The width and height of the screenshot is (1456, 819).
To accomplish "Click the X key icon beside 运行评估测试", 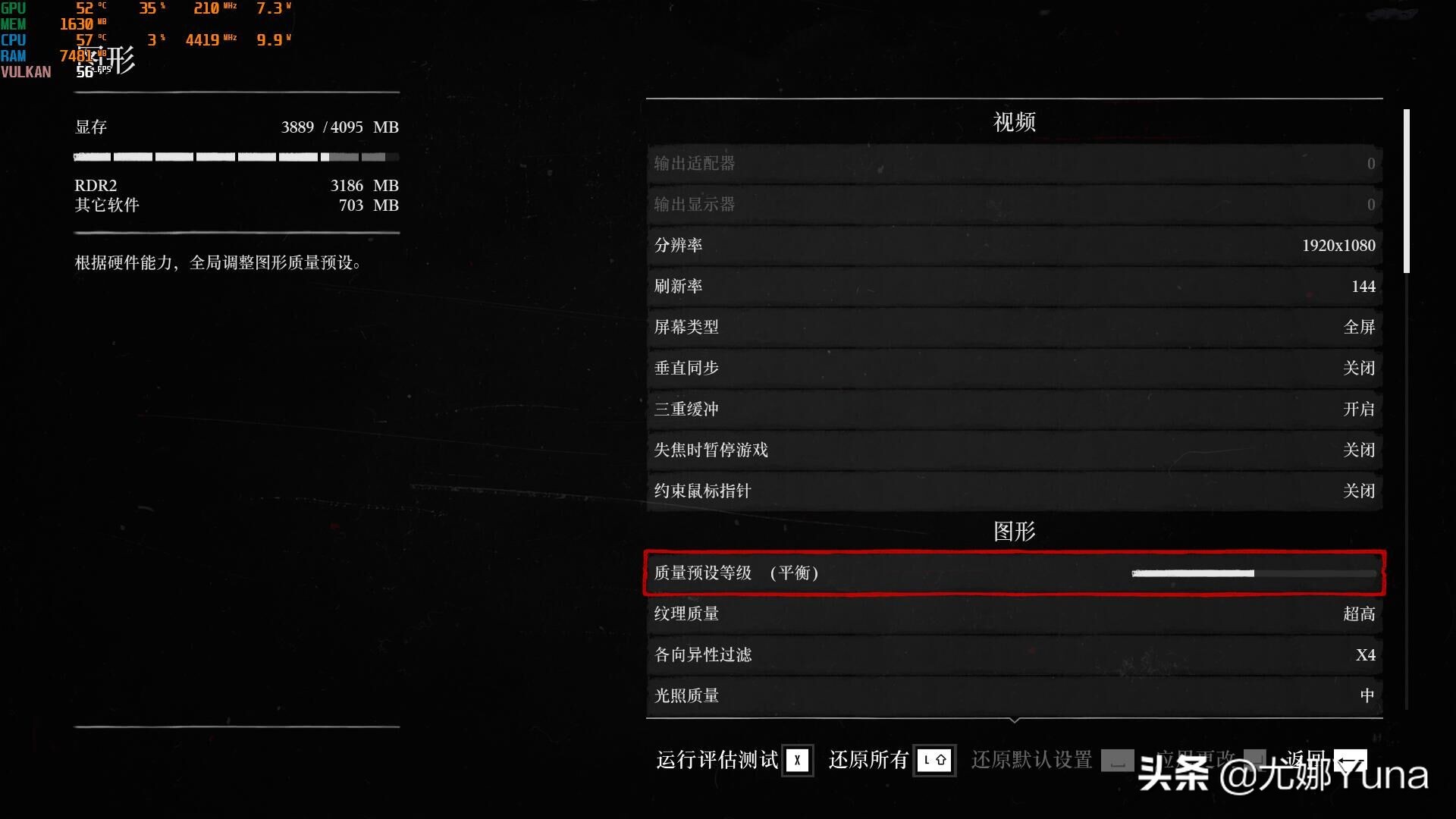I will coord(797,760).
